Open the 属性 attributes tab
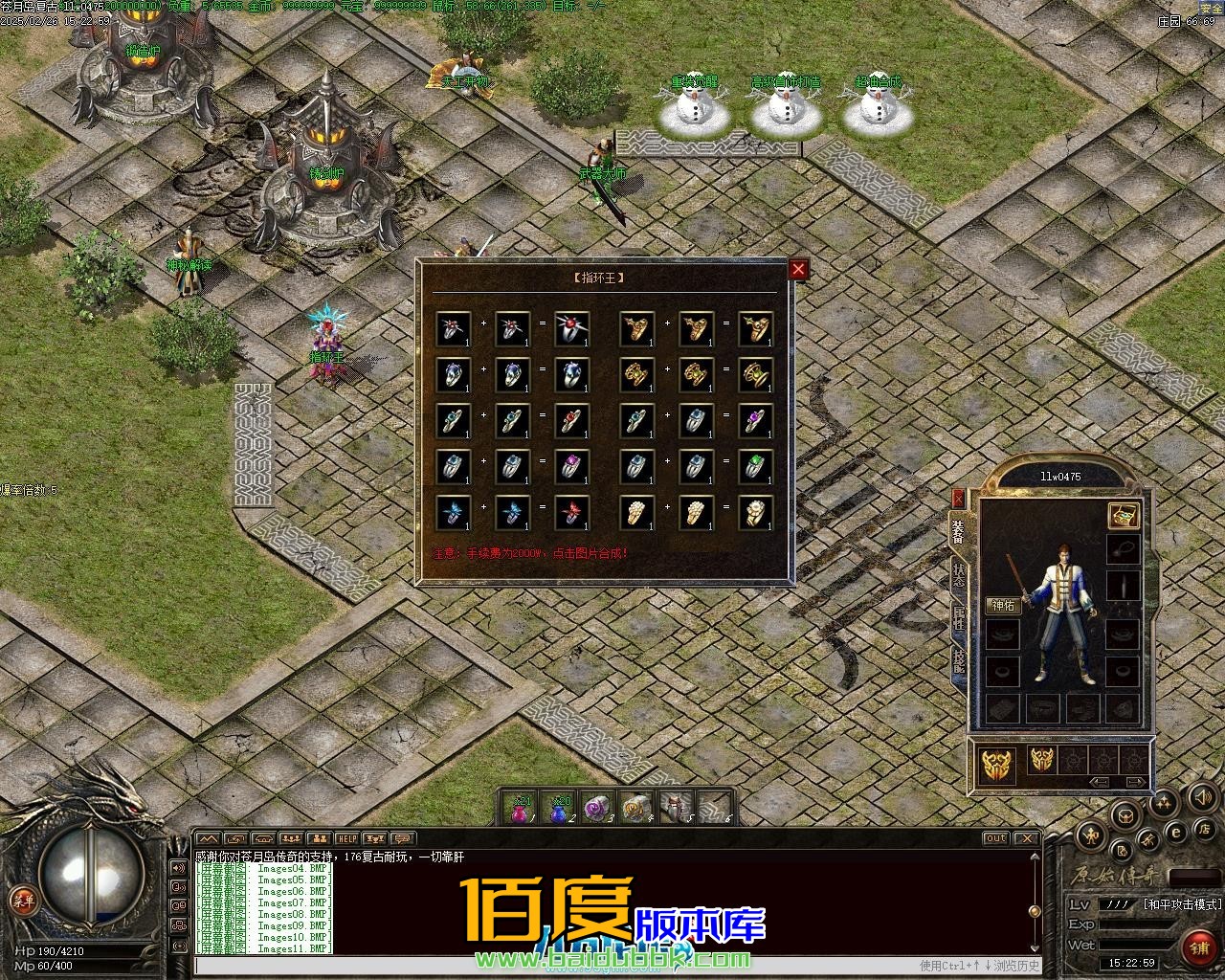The height and width of the screenshot is (980, 1225). click(x=958, y=617)
